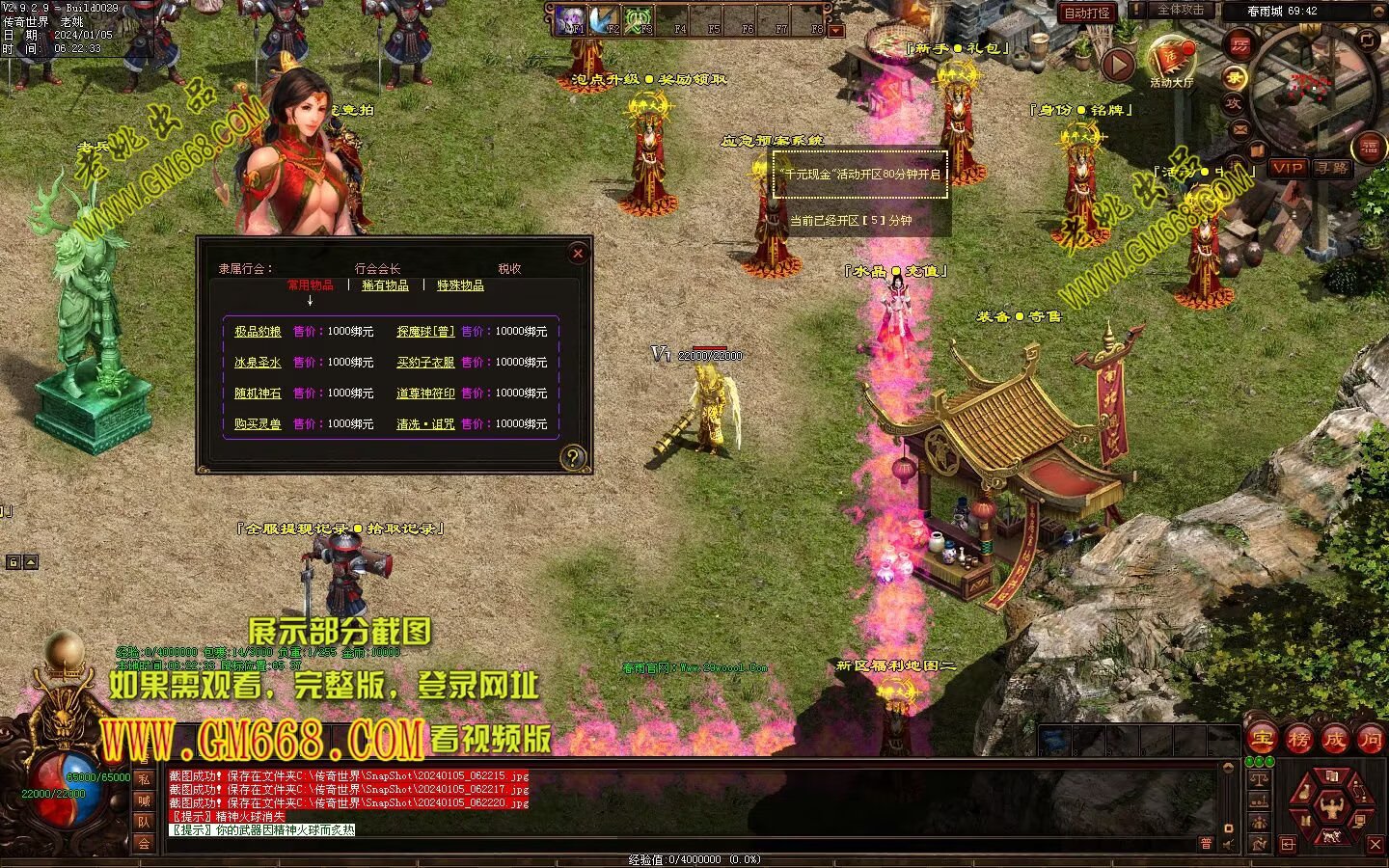1389x868 pixels.
Task: Select the 道尊神符印 shop entry
Action: pyautogui.click(x=425, y=393)
